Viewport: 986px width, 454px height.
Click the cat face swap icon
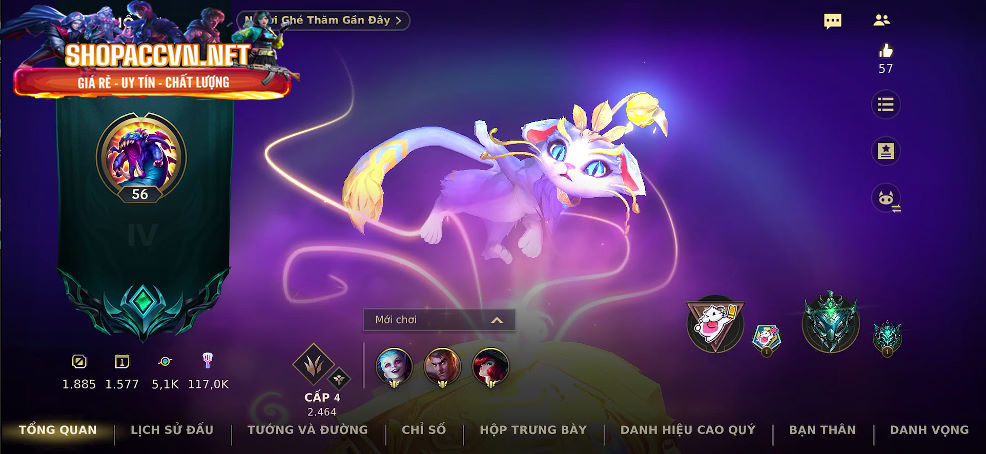885,199
